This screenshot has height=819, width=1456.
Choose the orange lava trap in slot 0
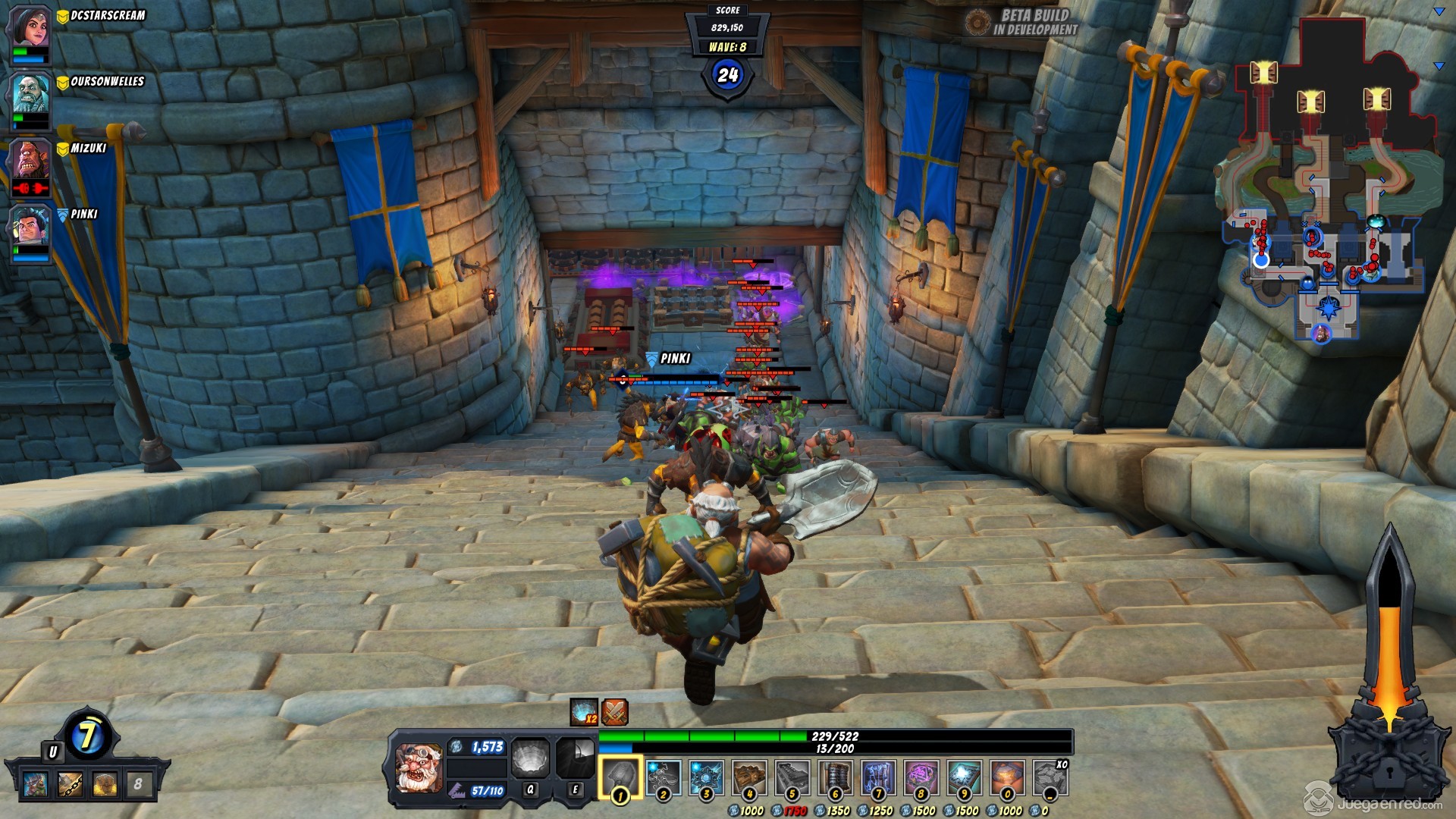click(x=1007, y=777)
